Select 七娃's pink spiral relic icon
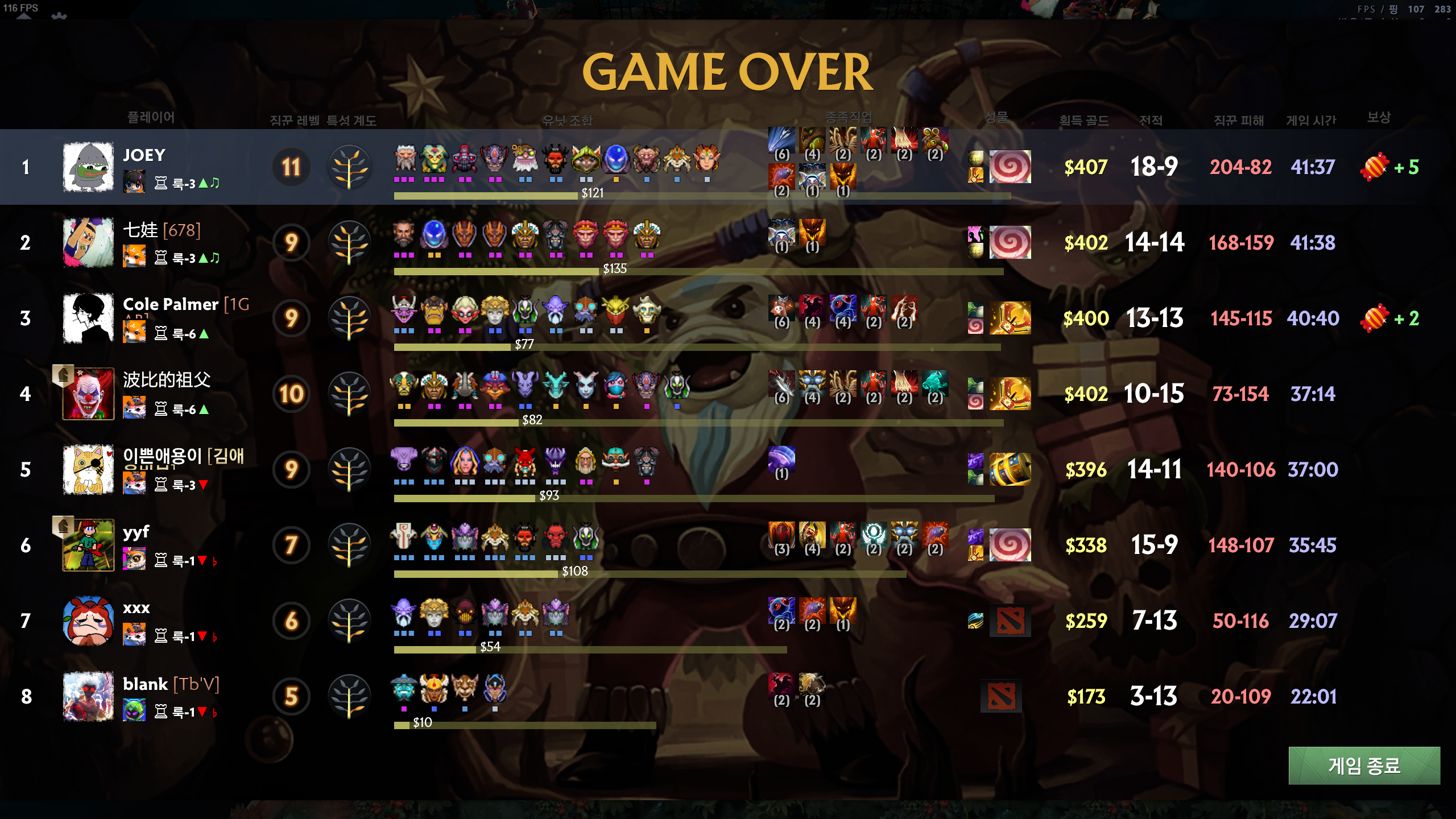Screen dimensions: 1456x819 (1010, 242)
